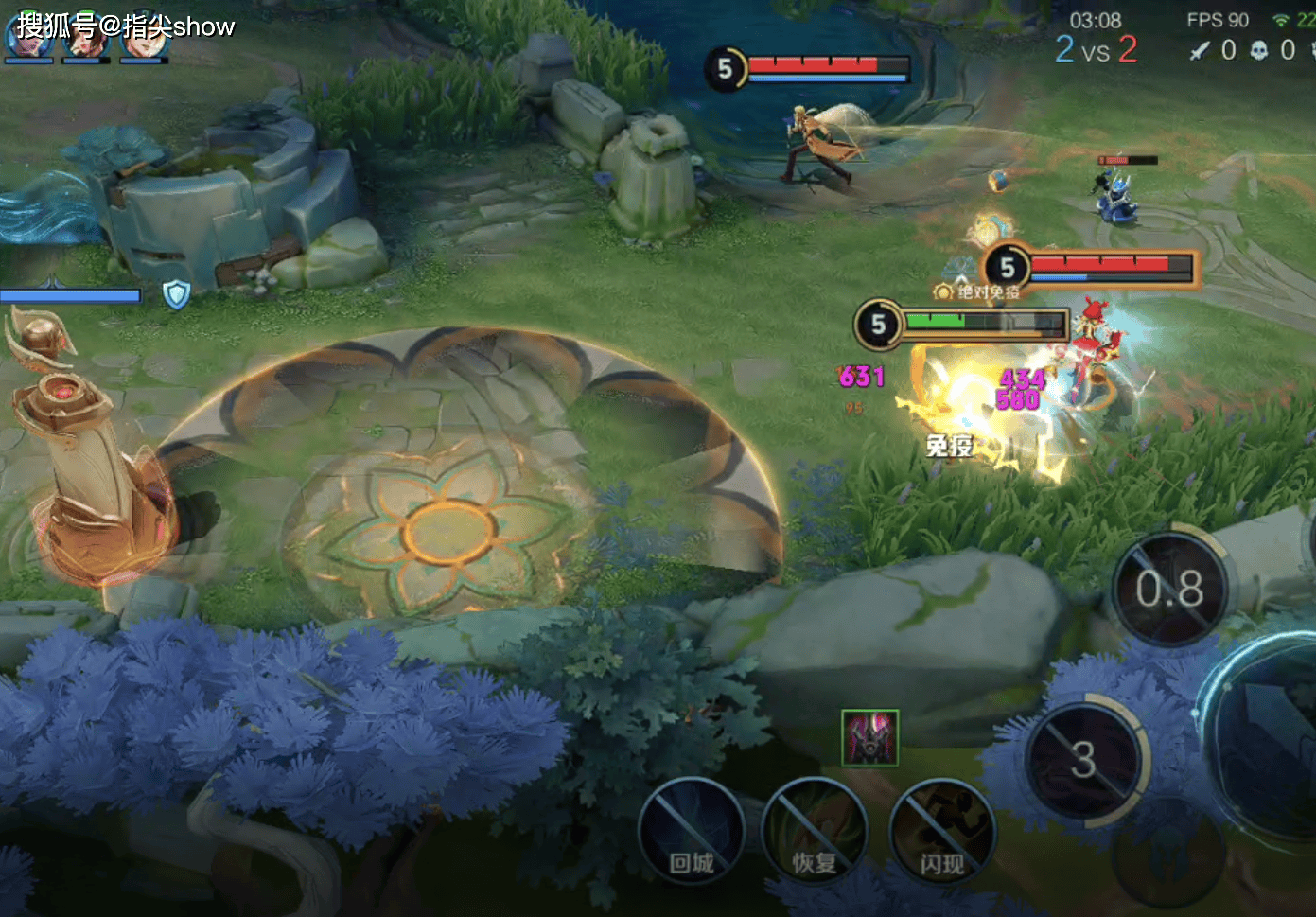This screenshot has width=1316, height=917.
Task: Cast the skill showing 0.8 cooldown
Action: tap(1169, 590)
